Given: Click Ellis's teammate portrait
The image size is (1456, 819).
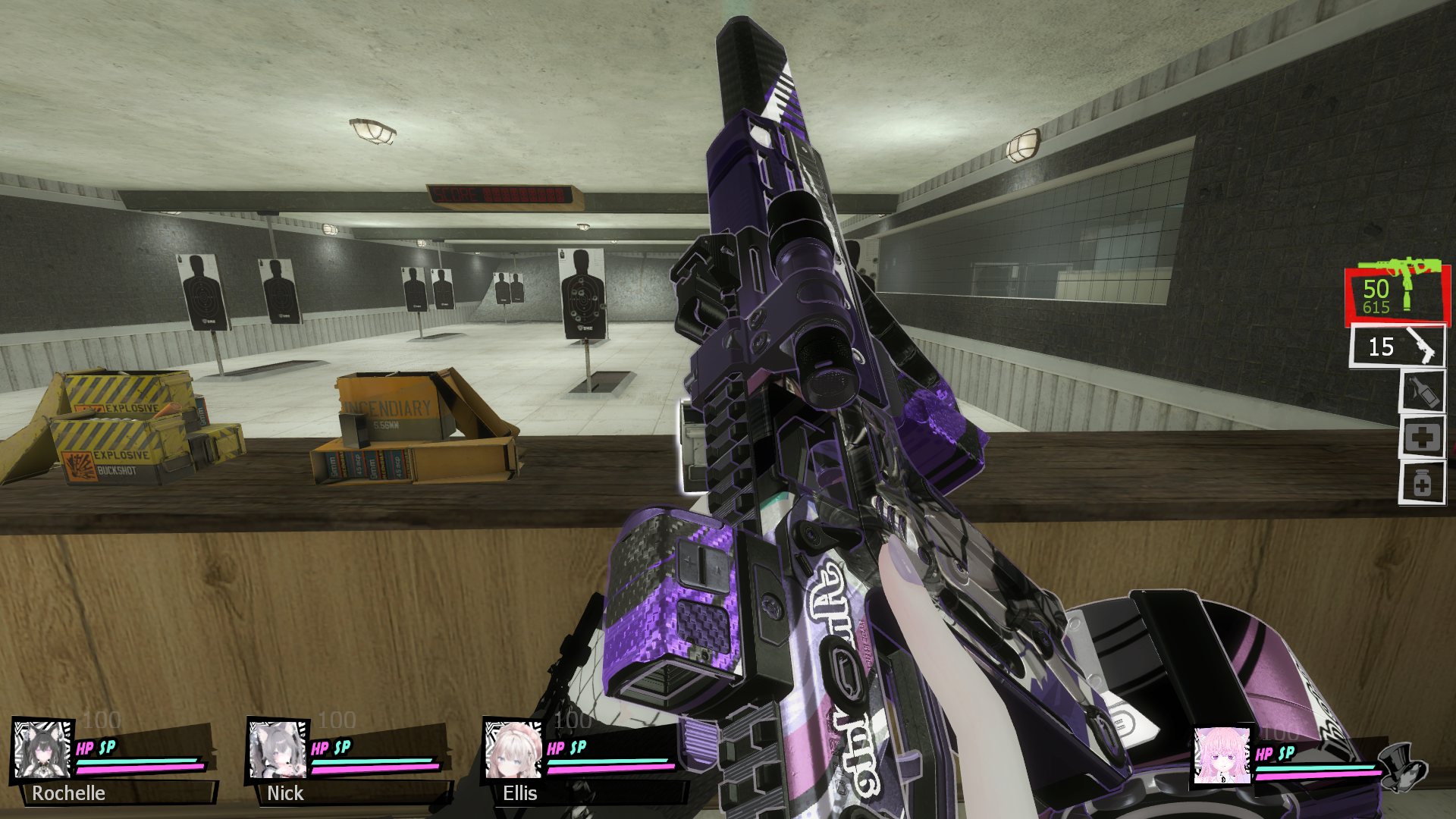Looking at the screenshot, I should (x=513, y=749).
